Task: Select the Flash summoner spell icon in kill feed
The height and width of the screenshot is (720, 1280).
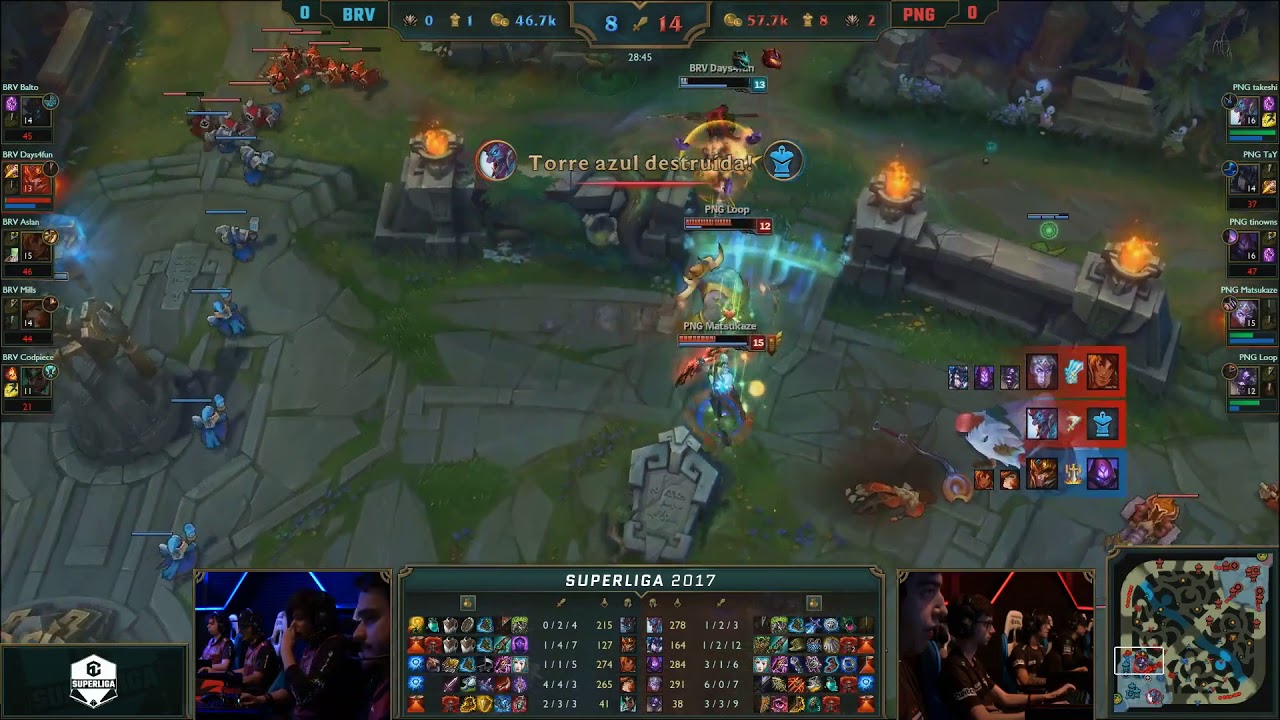Action: pyautogui.click(x=1073, y=374)
